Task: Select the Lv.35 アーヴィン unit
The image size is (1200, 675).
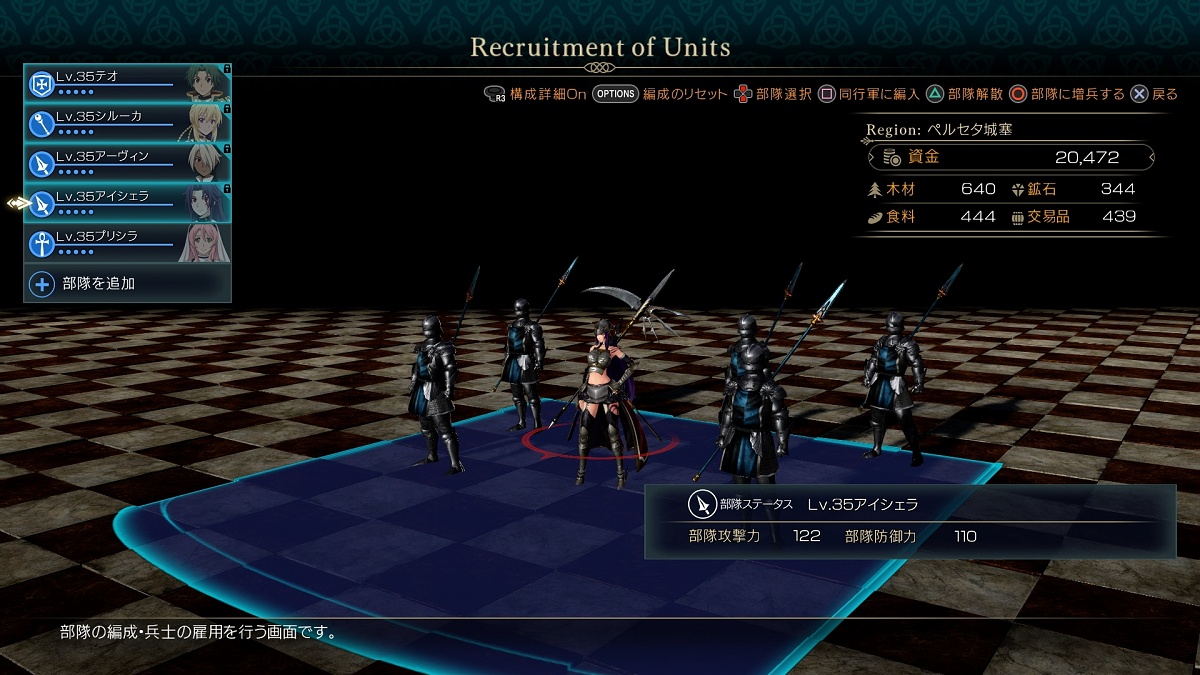Action: tap(127, 162)
